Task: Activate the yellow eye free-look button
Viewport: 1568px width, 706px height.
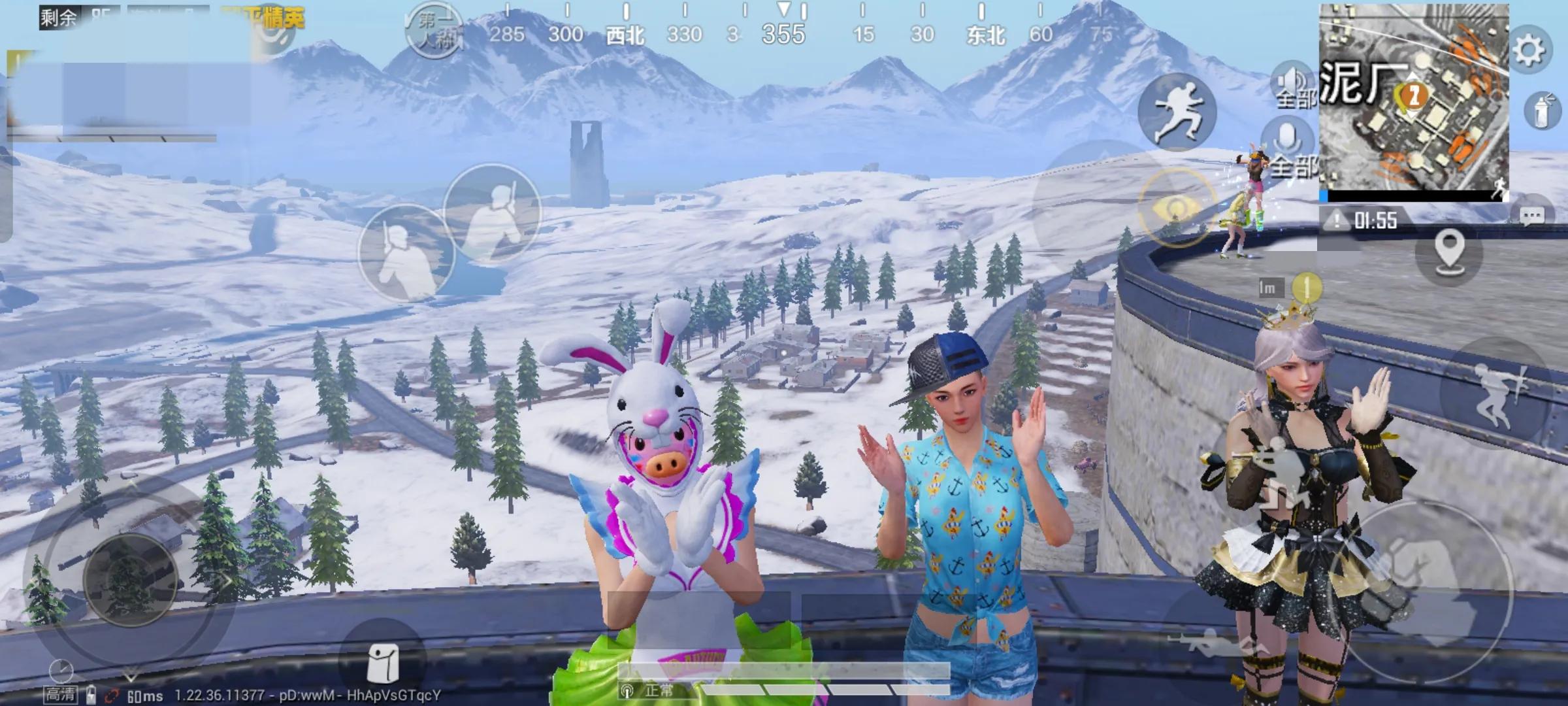Action: [x=1176, y=208]
